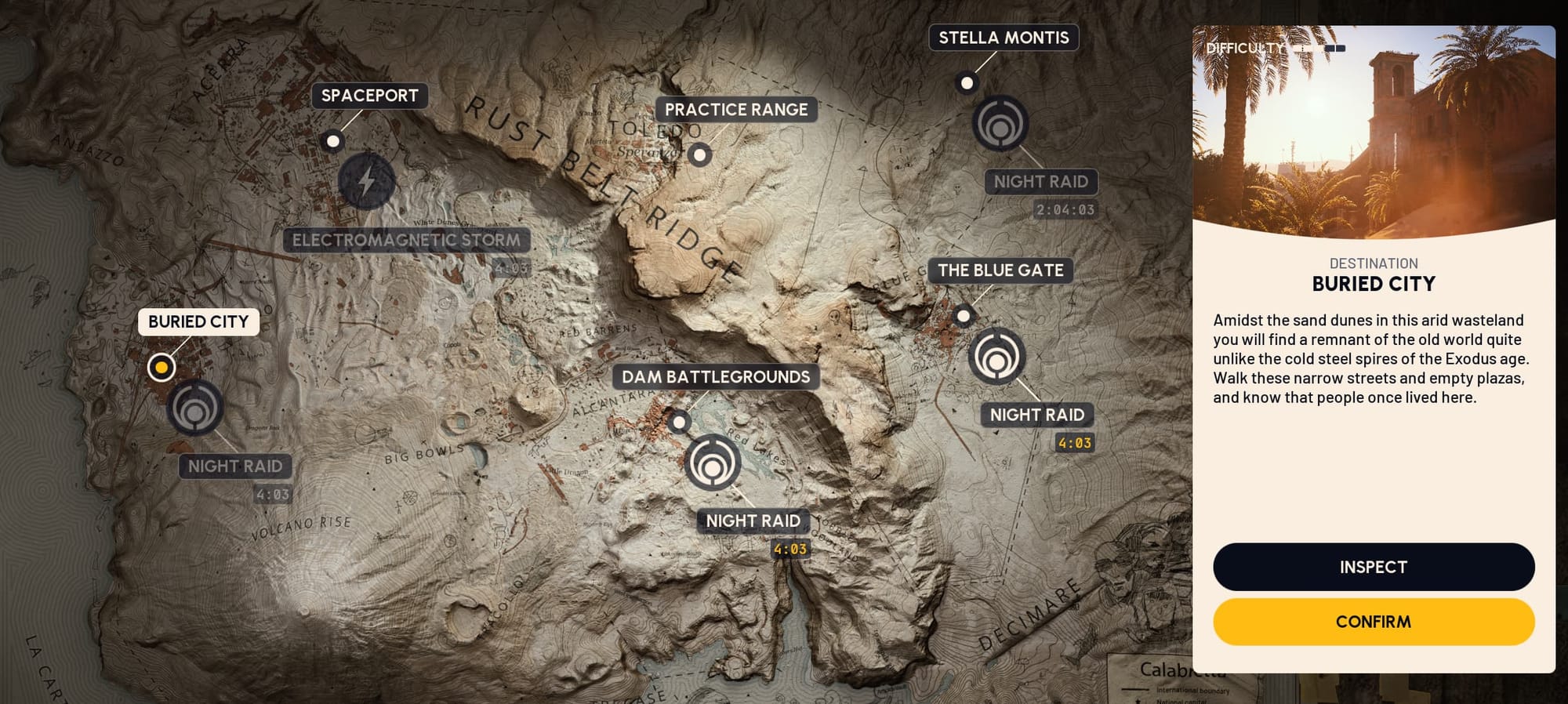Viewport: 1568px width, 704px height.
Task: Open the Electromagnetic Storm lightning icon
Action: coord(366,181)
